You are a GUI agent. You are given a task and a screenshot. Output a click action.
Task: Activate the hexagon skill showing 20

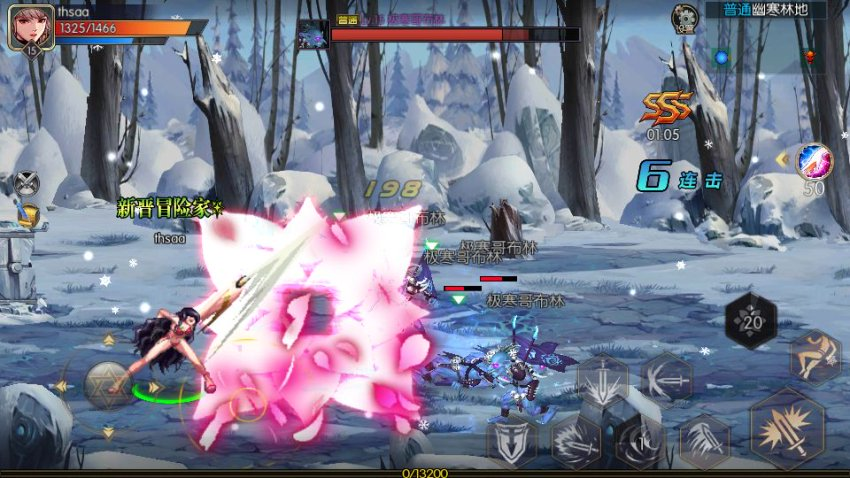tap(750, 321)
